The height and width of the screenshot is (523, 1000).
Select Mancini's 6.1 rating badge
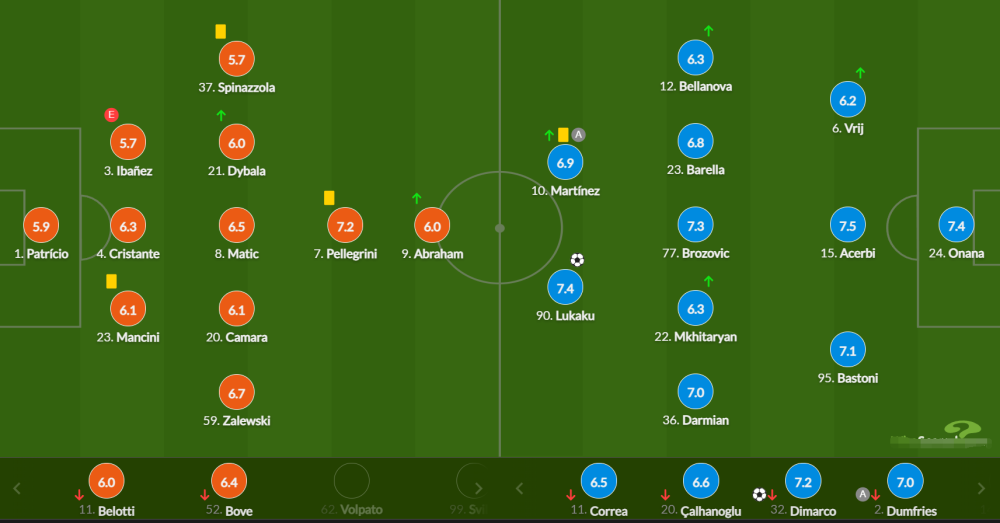(128, 311)
